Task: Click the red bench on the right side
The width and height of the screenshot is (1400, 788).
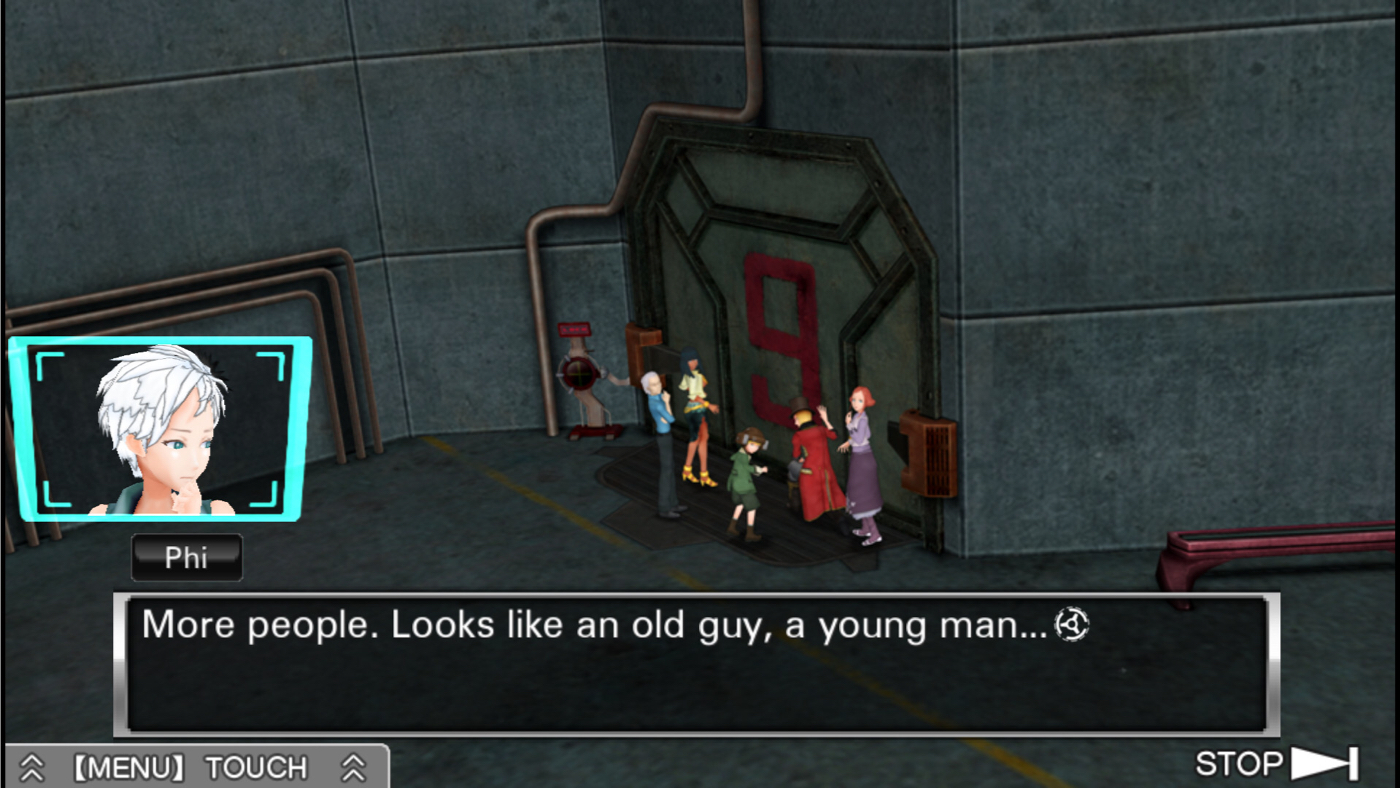Action: [1280, 545]
